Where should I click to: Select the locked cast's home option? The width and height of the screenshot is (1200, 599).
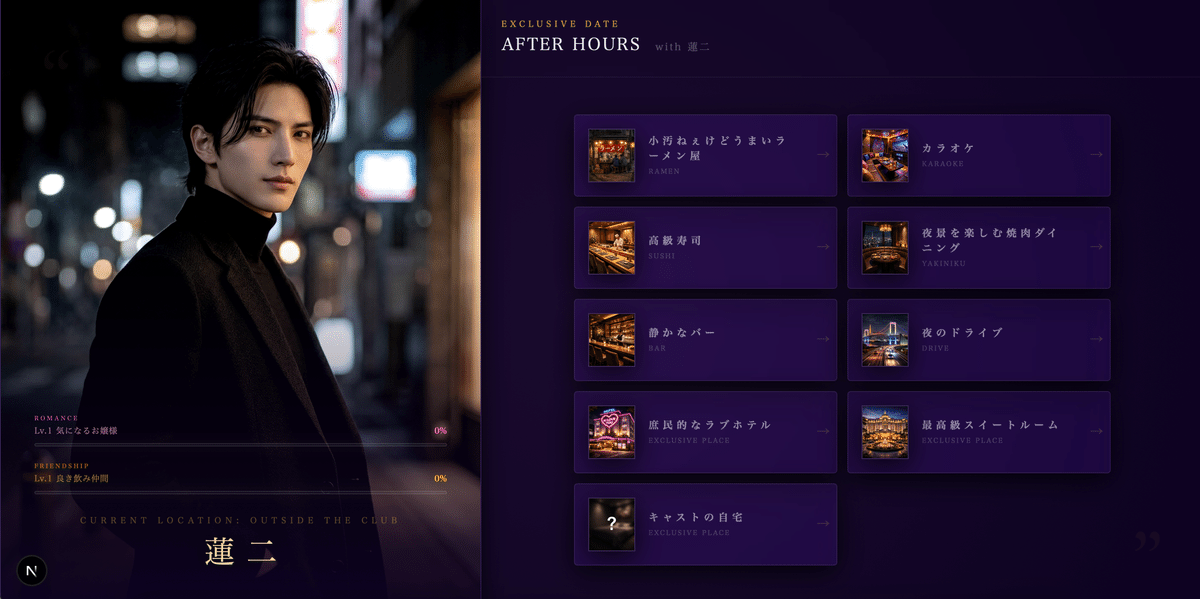705,524
